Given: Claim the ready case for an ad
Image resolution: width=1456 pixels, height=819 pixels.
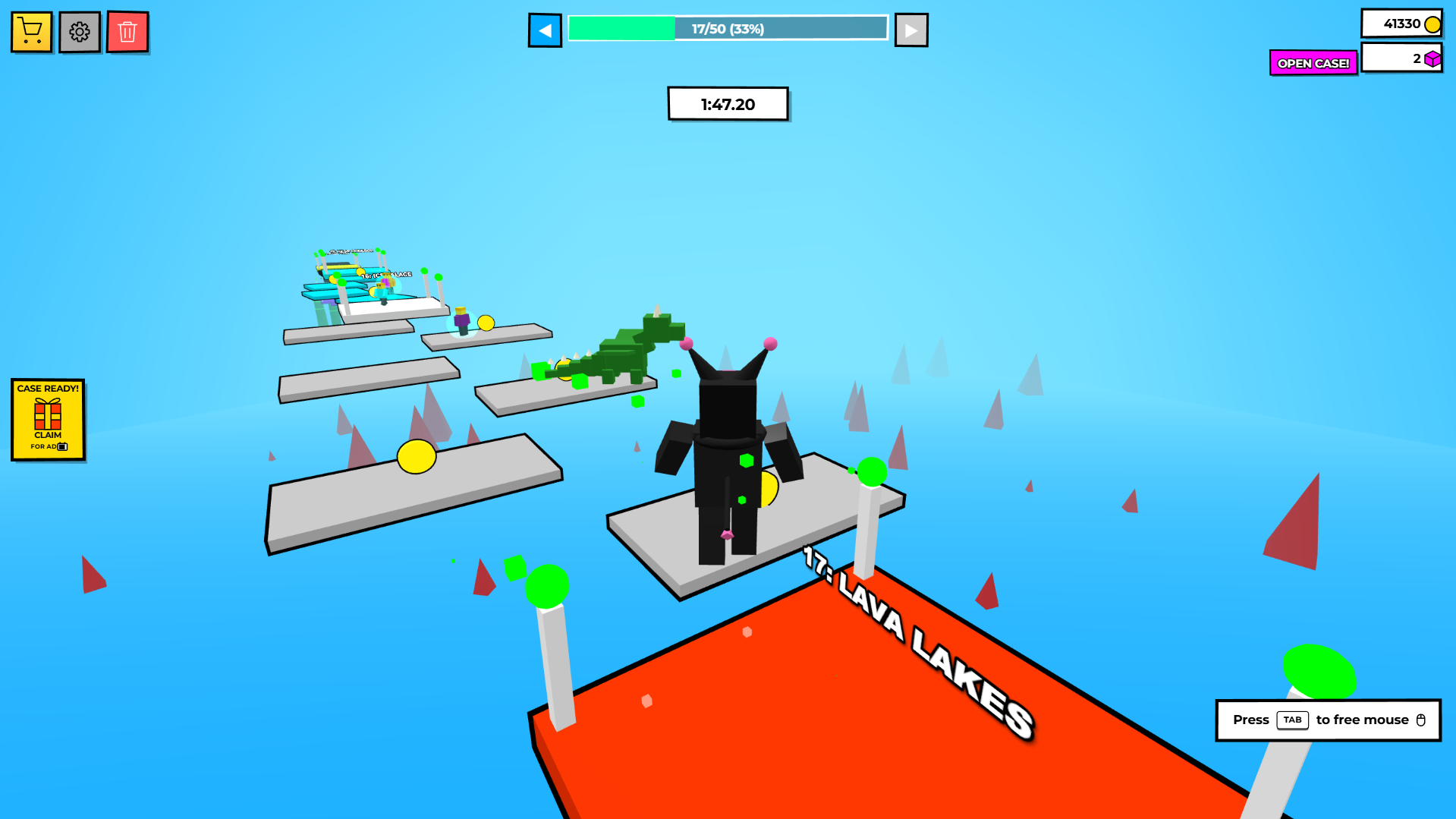Looking at the screenshot, I should (x=48, y=436).
